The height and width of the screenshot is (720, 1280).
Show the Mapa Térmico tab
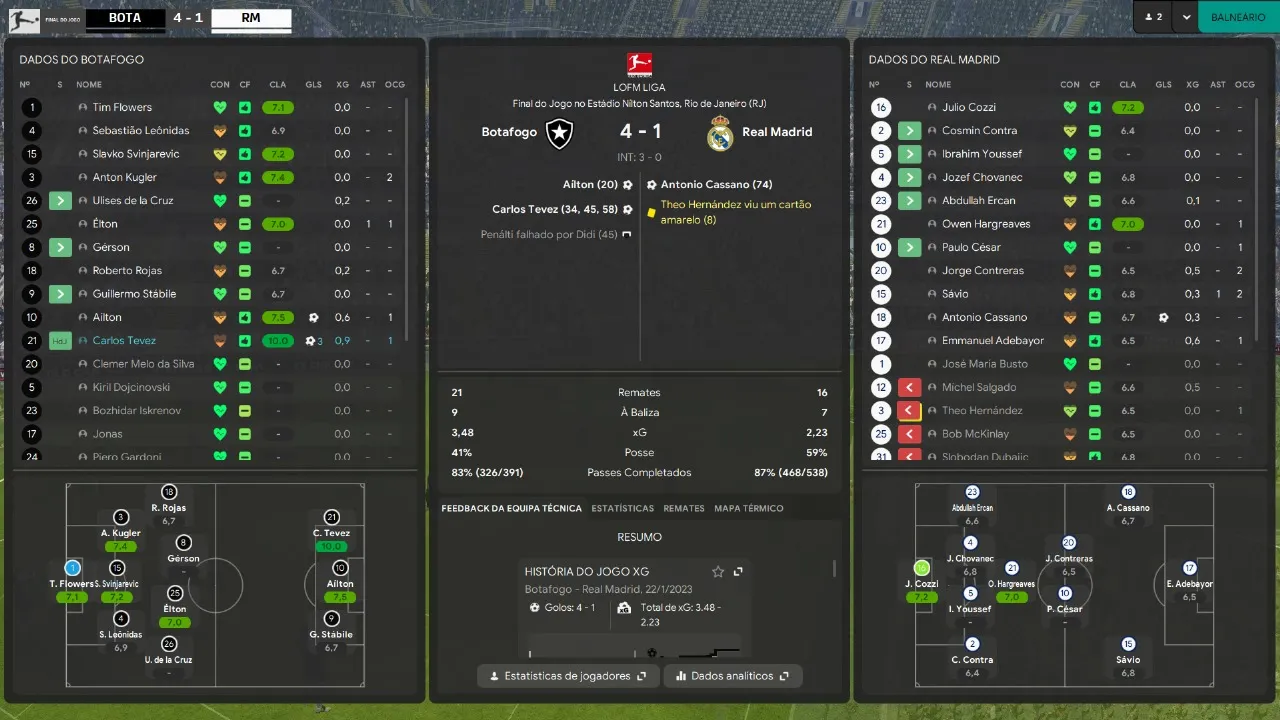click(x=748, y=508)
